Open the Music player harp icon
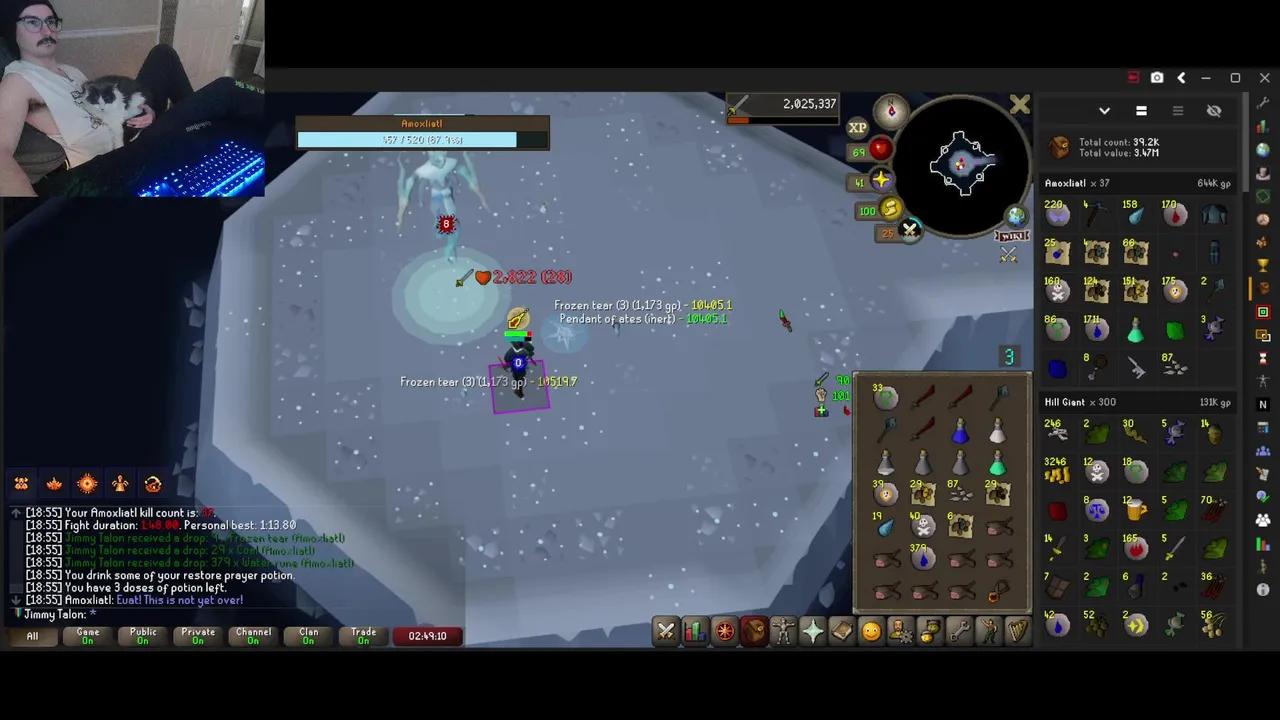Viewport: 1280px width, 720px height. (1016, 631)
